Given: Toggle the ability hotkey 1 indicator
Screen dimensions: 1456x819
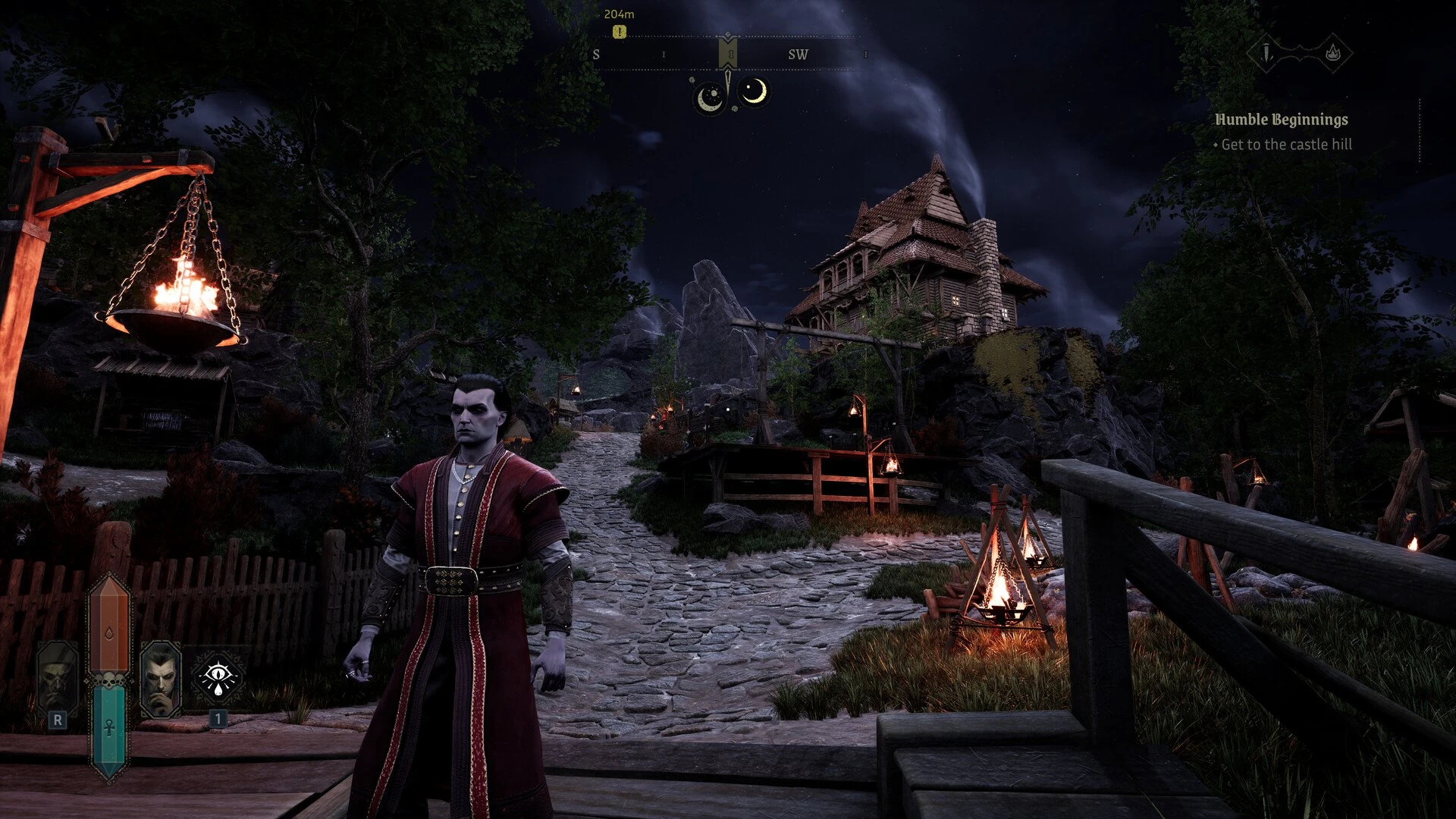Looking at the screenshot, I should point(220,718).
